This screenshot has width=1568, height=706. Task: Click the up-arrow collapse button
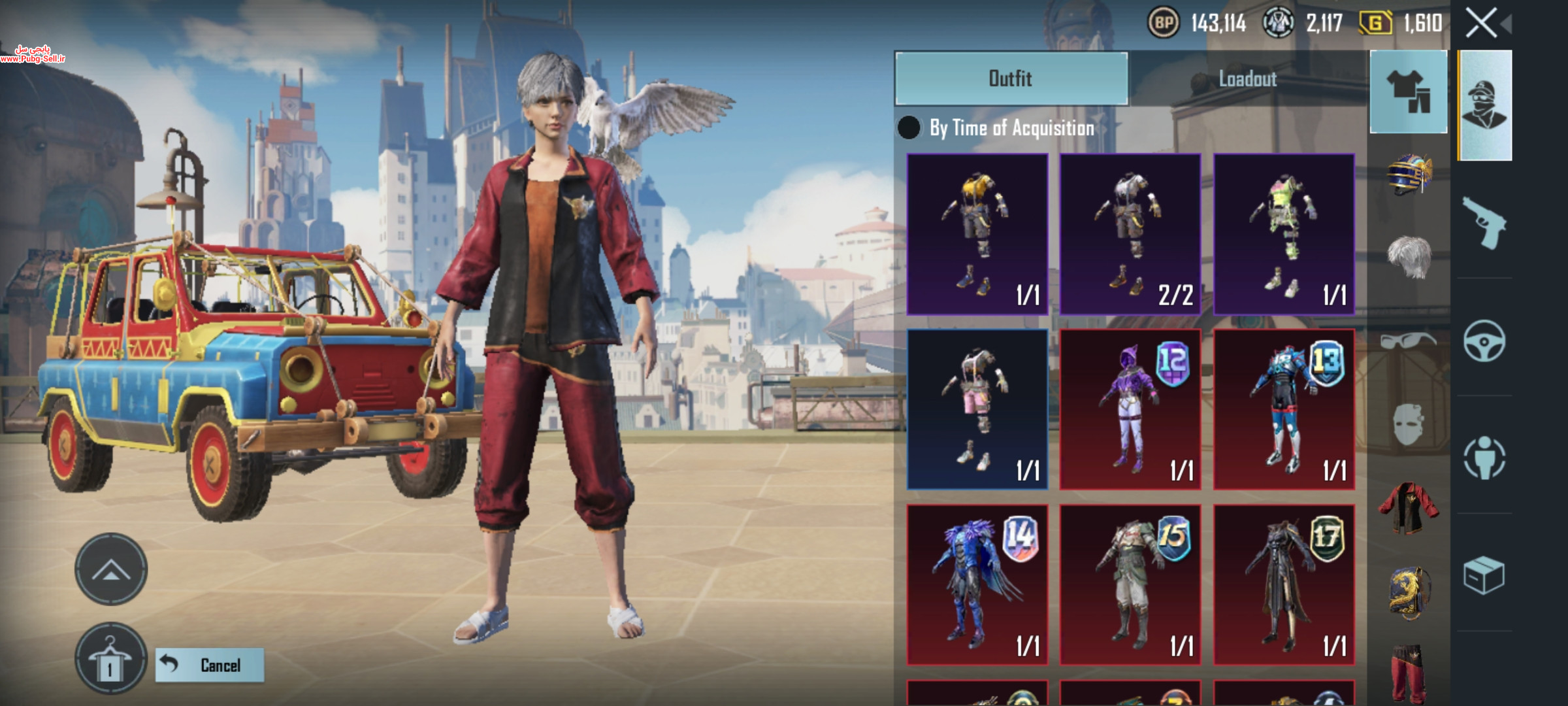(111, 569)
